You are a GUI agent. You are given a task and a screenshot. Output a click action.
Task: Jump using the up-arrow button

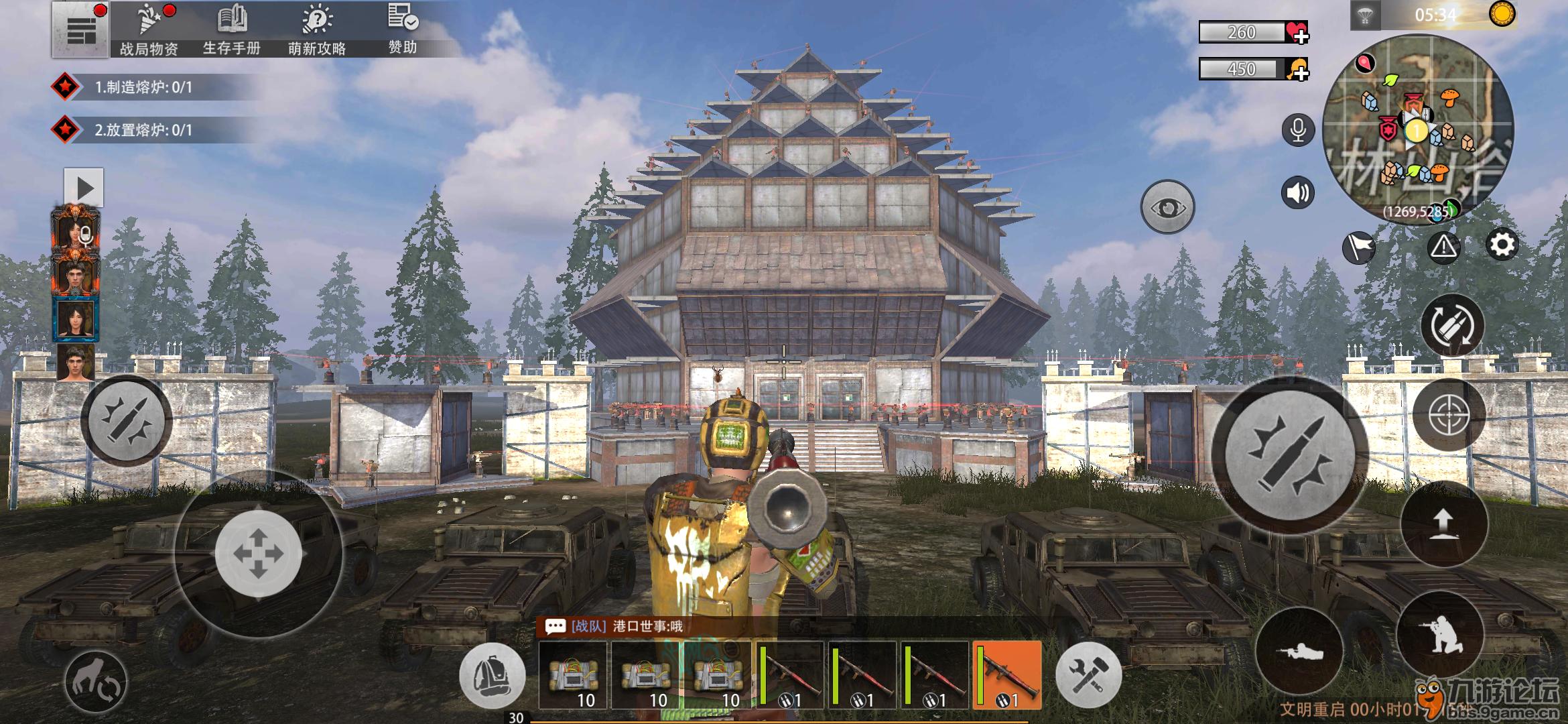point(1443,524)
